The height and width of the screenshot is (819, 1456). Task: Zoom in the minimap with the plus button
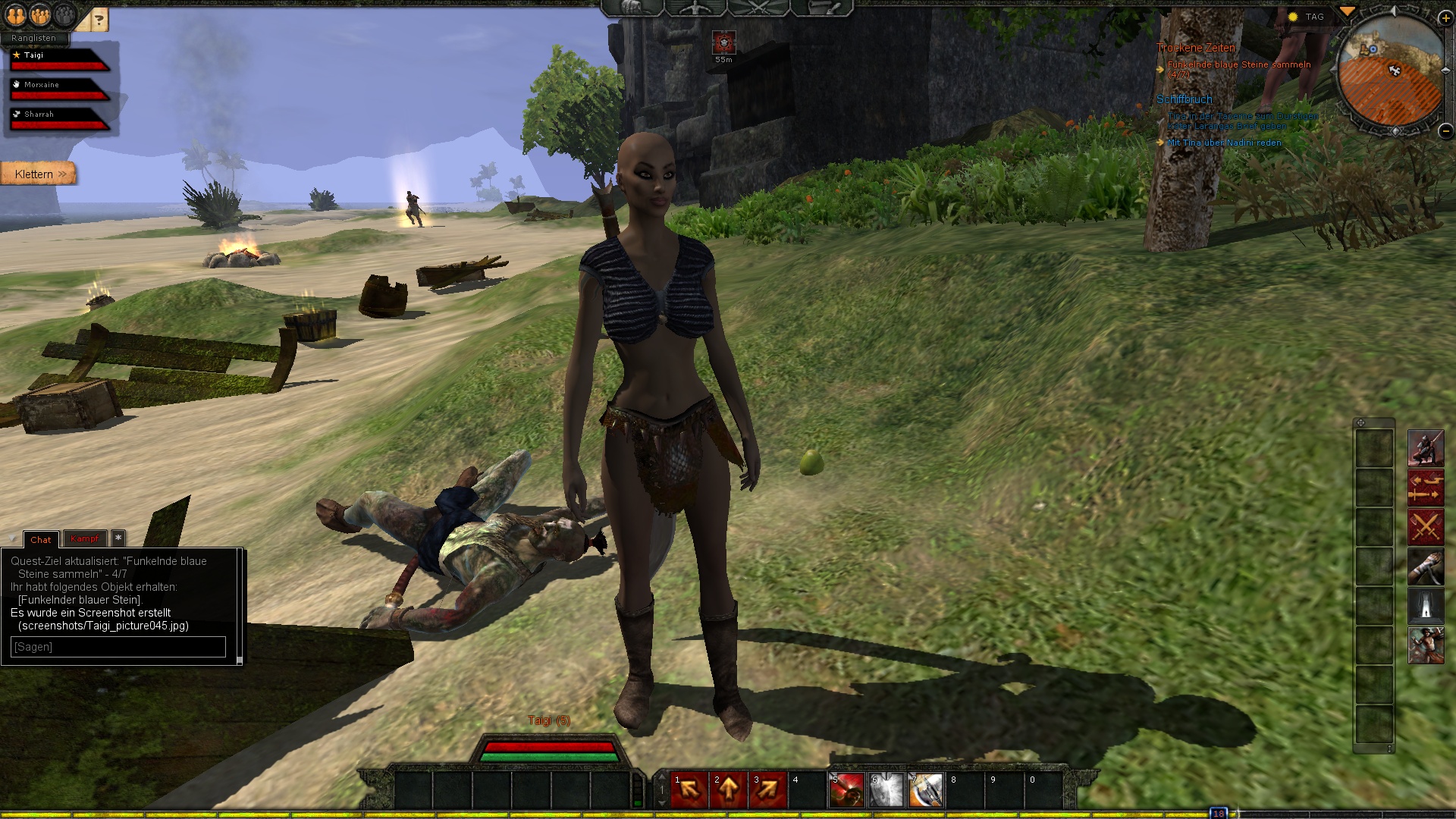[x=1445, y=18]
